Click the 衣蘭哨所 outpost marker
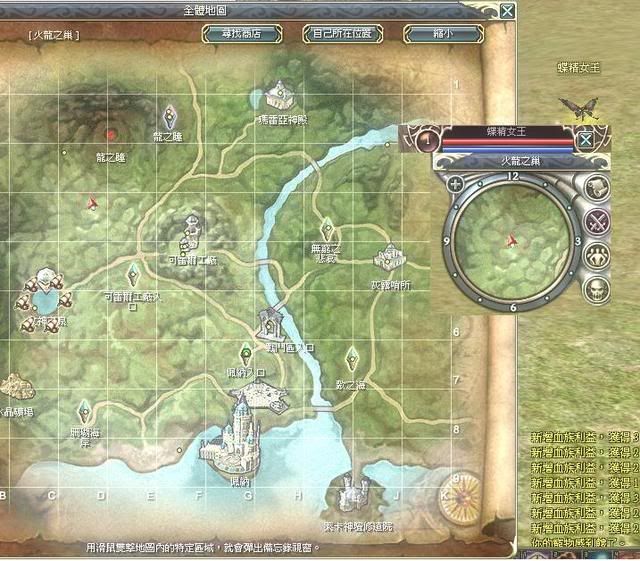Image resolution: width=640 pixels, height=561 pixels. click(385, 258)
